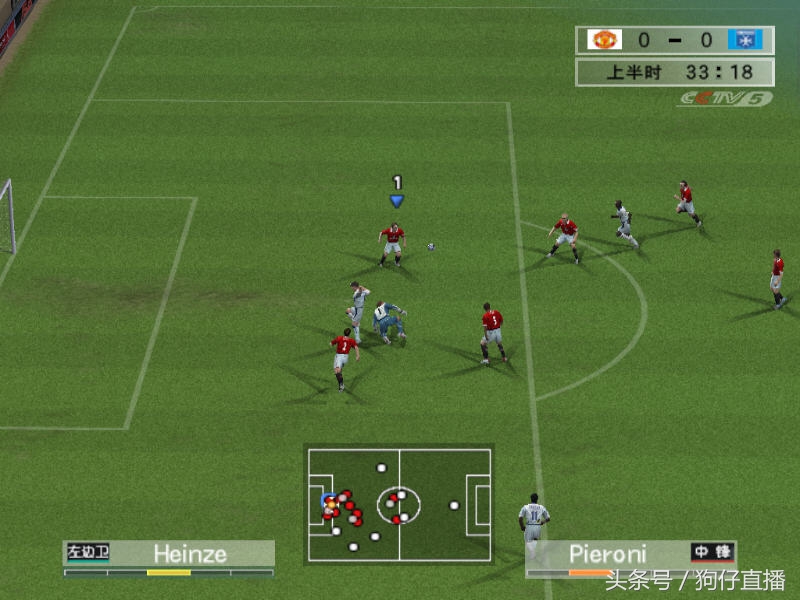Click the blue away team crest
The width and height of the screenshot is (800, 600).
(745, 40)
